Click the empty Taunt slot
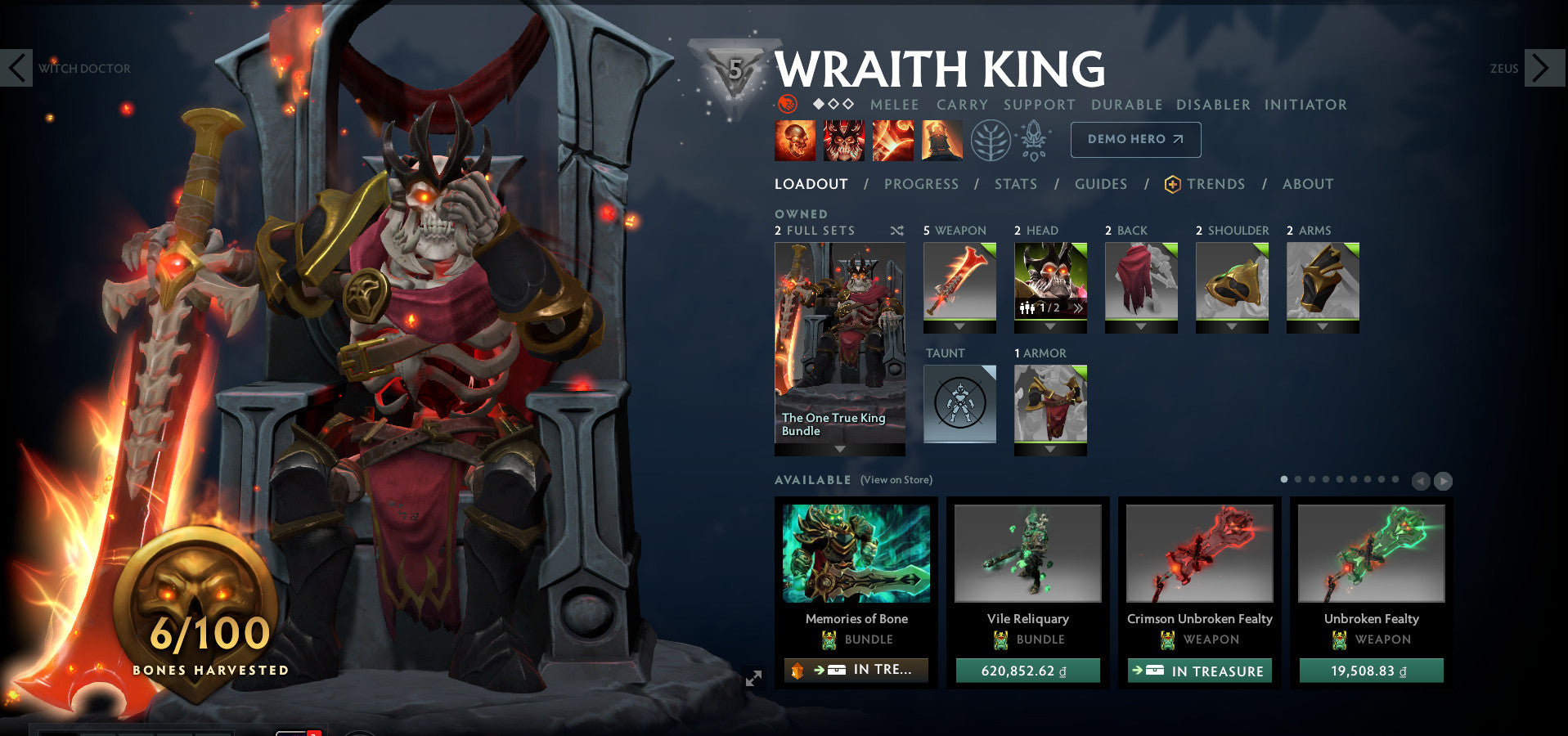This screenshot has width=1568, height=736. click(959, 402)
